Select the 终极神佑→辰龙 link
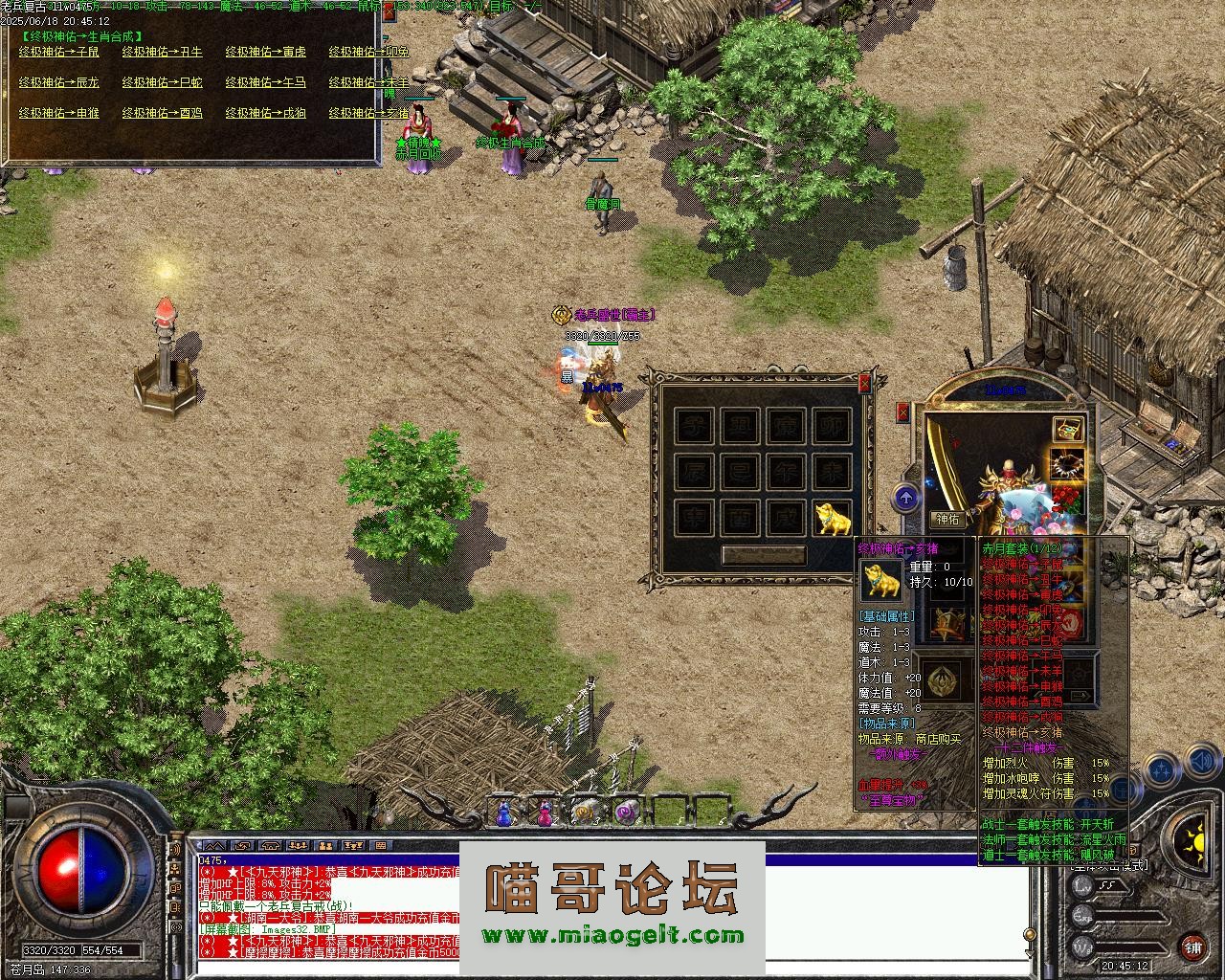Viewport: 1225px width, 980px height. [59, 82]
